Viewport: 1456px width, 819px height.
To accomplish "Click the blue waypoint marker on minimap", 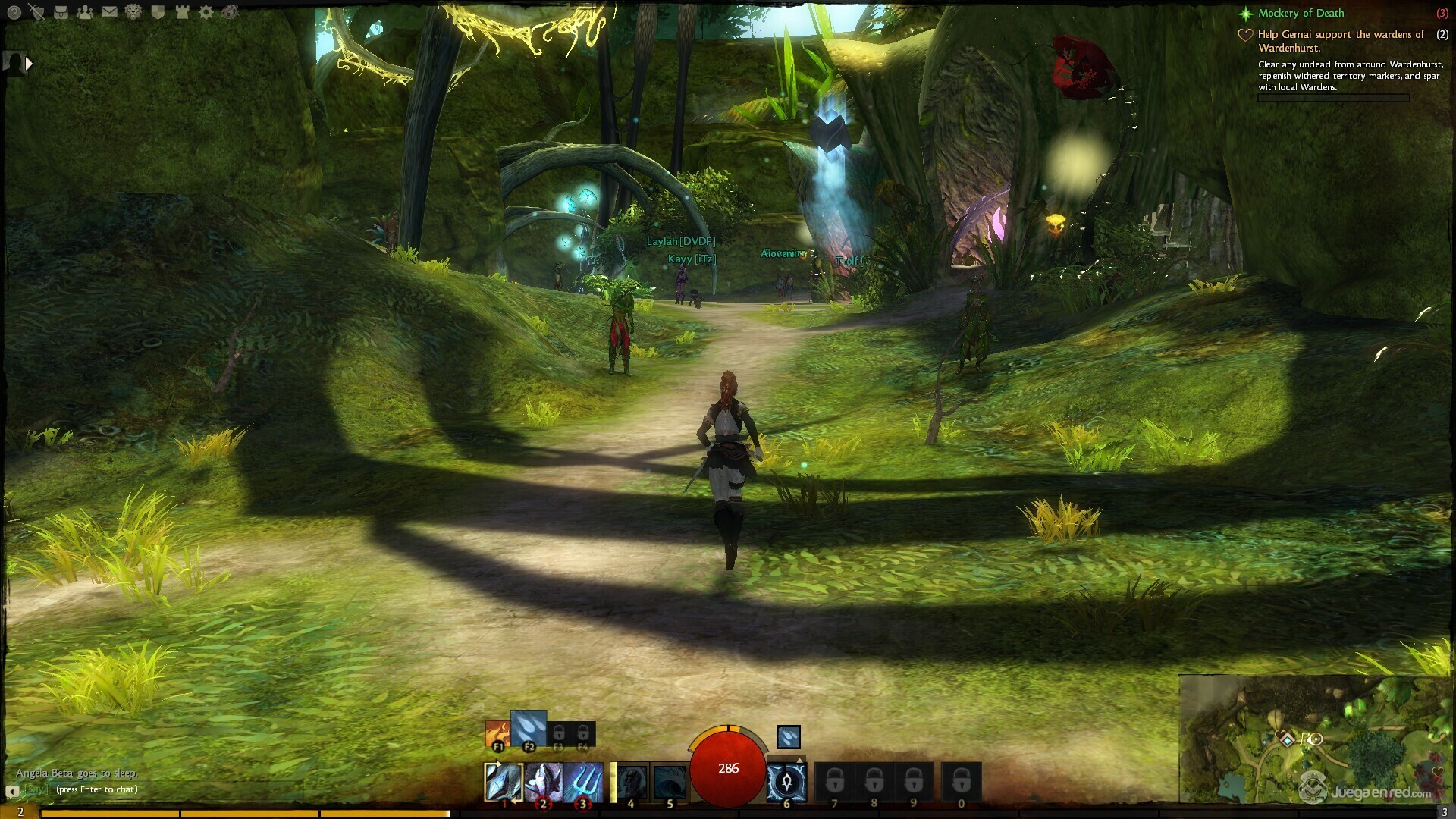I will [x=1287, y=739].
